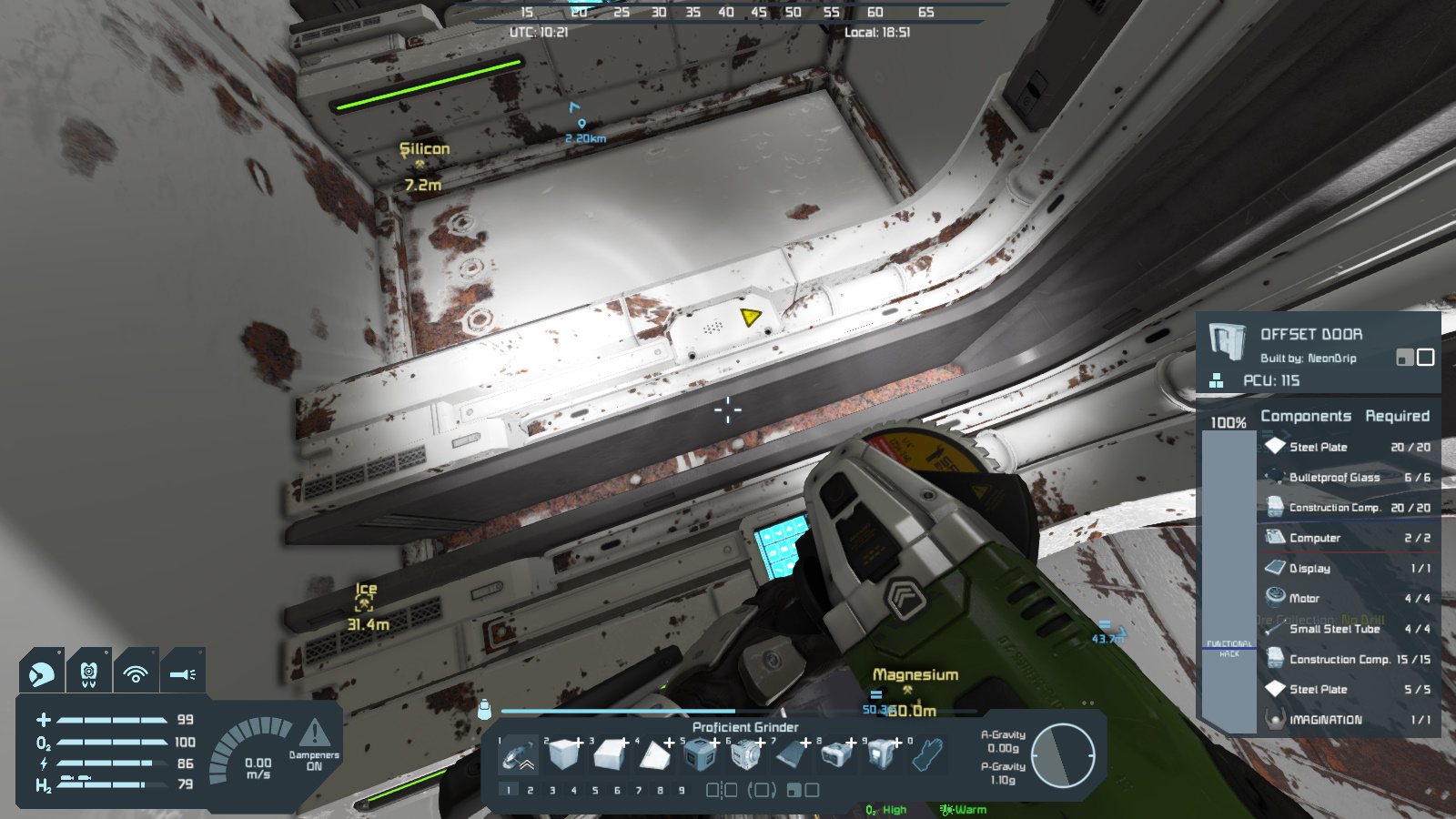Toggle the broadcasting antenna icon
This screenshot has width=1456, height=819.
click(x=136, y=674)
